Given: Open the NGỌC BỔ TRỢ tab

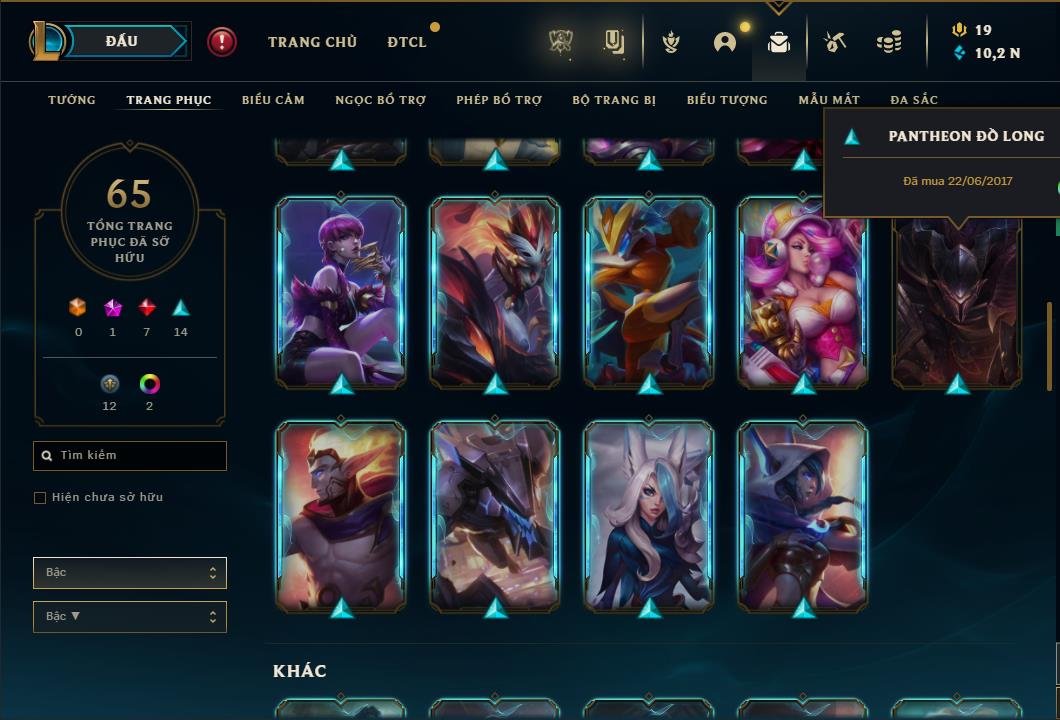Looking at the screenshot, I should click(x=380, y=100).
